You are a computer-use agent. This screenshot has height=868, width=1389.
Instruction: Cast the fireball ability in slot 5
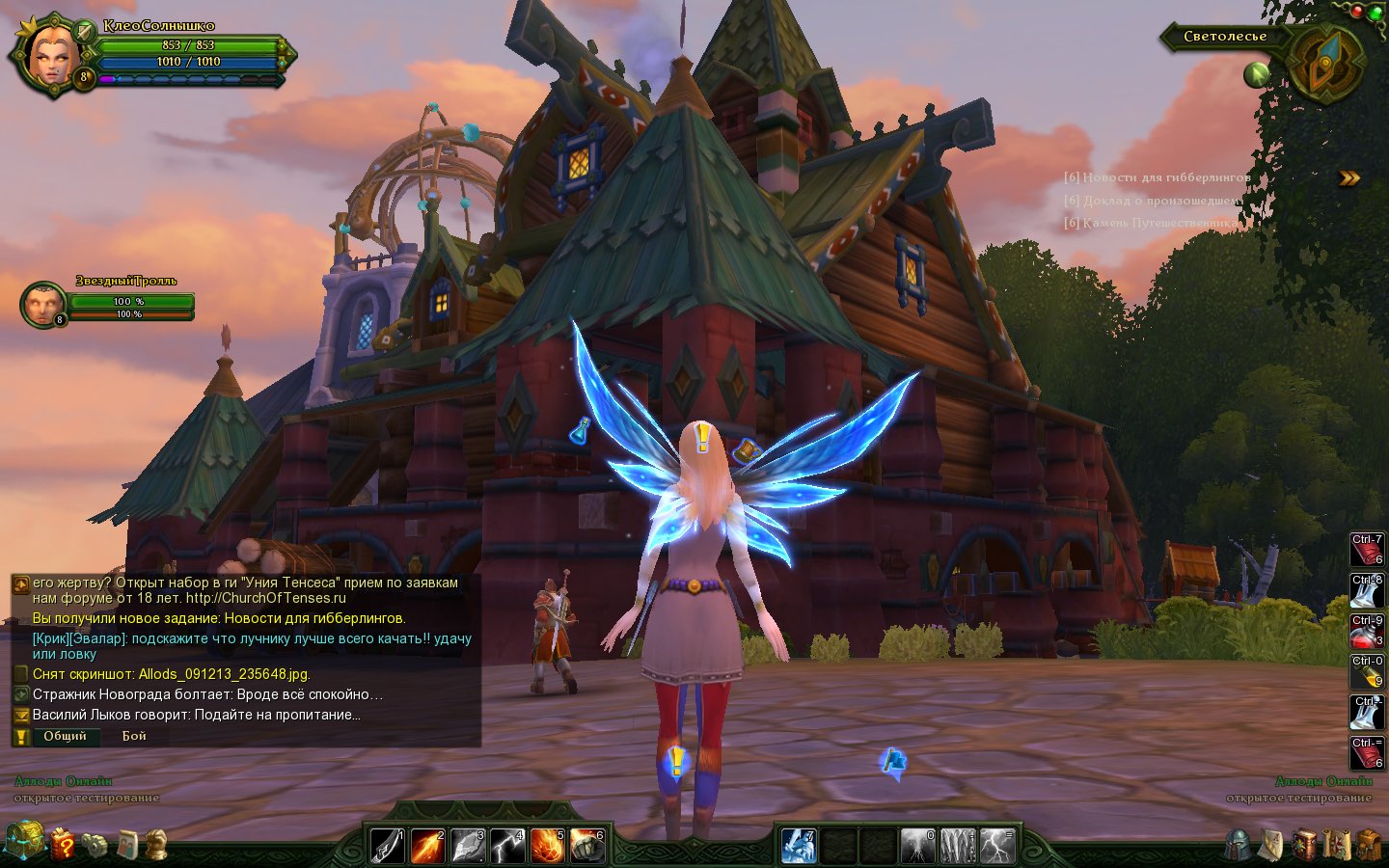click(x=546, y=846)
